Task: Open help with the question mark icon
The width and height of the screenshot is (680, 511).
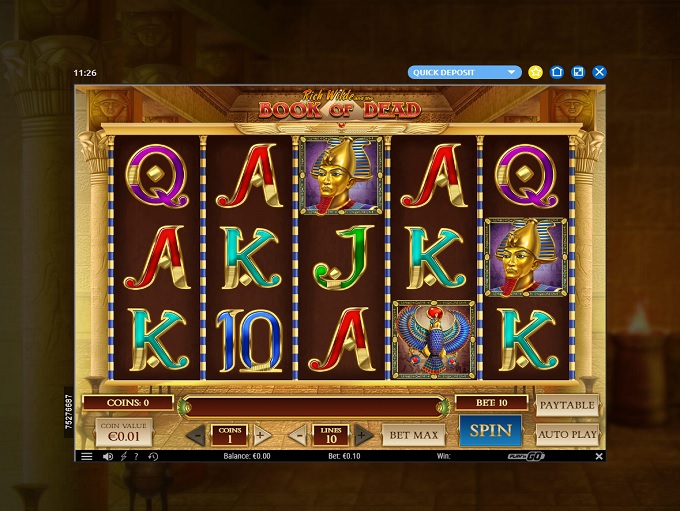Action: pyautogui.click(x=138, y=457)
